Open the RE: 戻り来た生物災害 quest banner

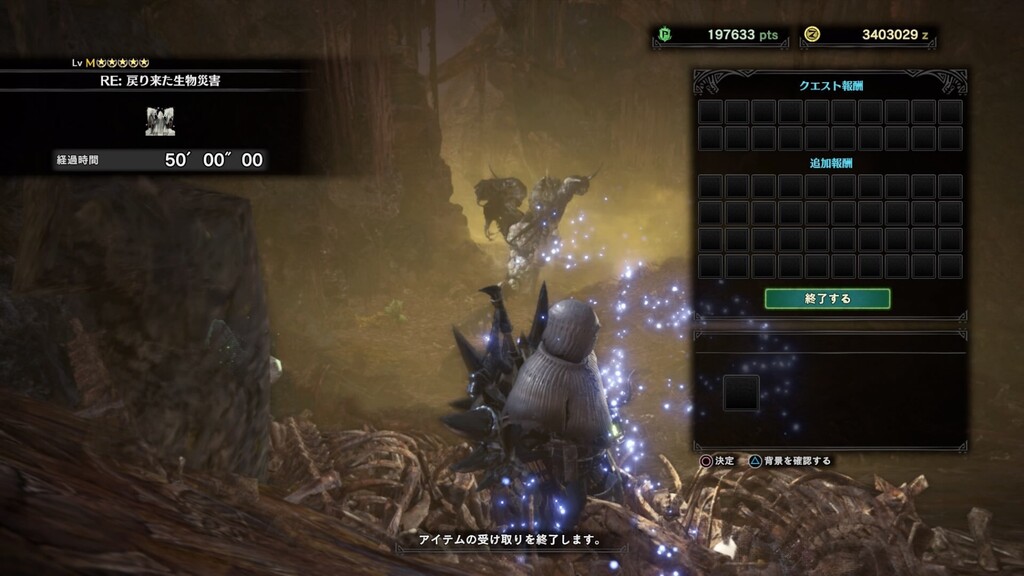pos(160,81)
